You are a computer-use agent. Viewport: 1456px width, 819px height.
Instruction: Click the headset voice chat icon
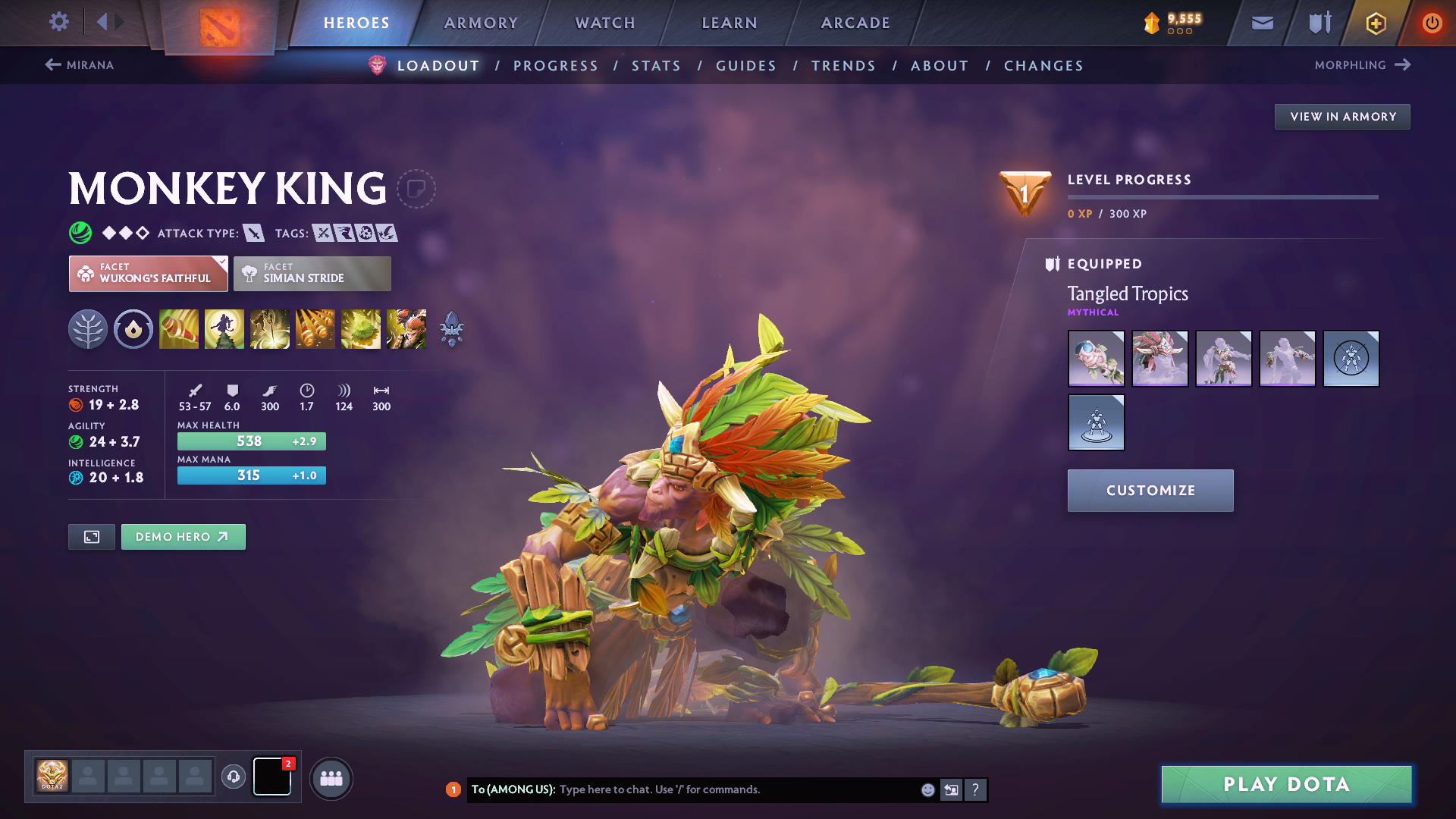pos(234,777)
